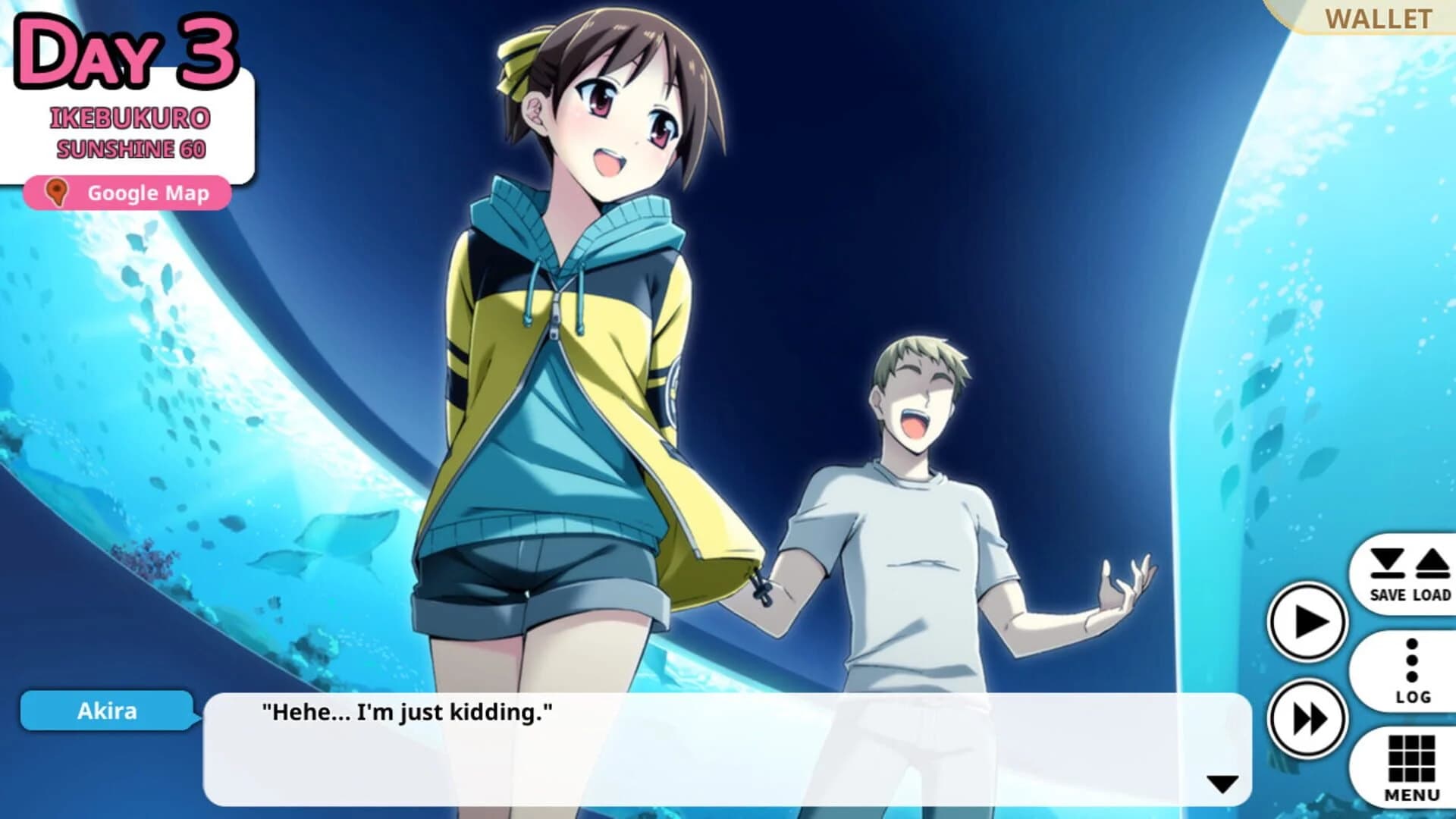Toggle auto-play mode with the circular play button
This screenshot has width=1456, height=819.
pos(1311,623)
